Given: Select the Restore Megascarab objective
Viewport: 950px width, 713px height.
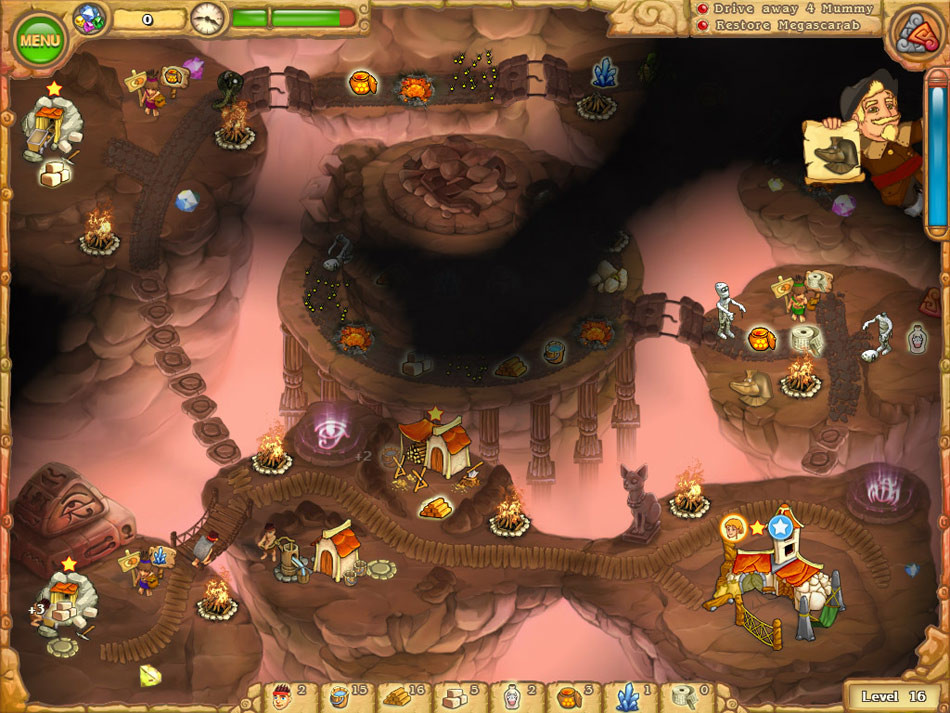Looking at the screenshot, I should click(785, 25).
